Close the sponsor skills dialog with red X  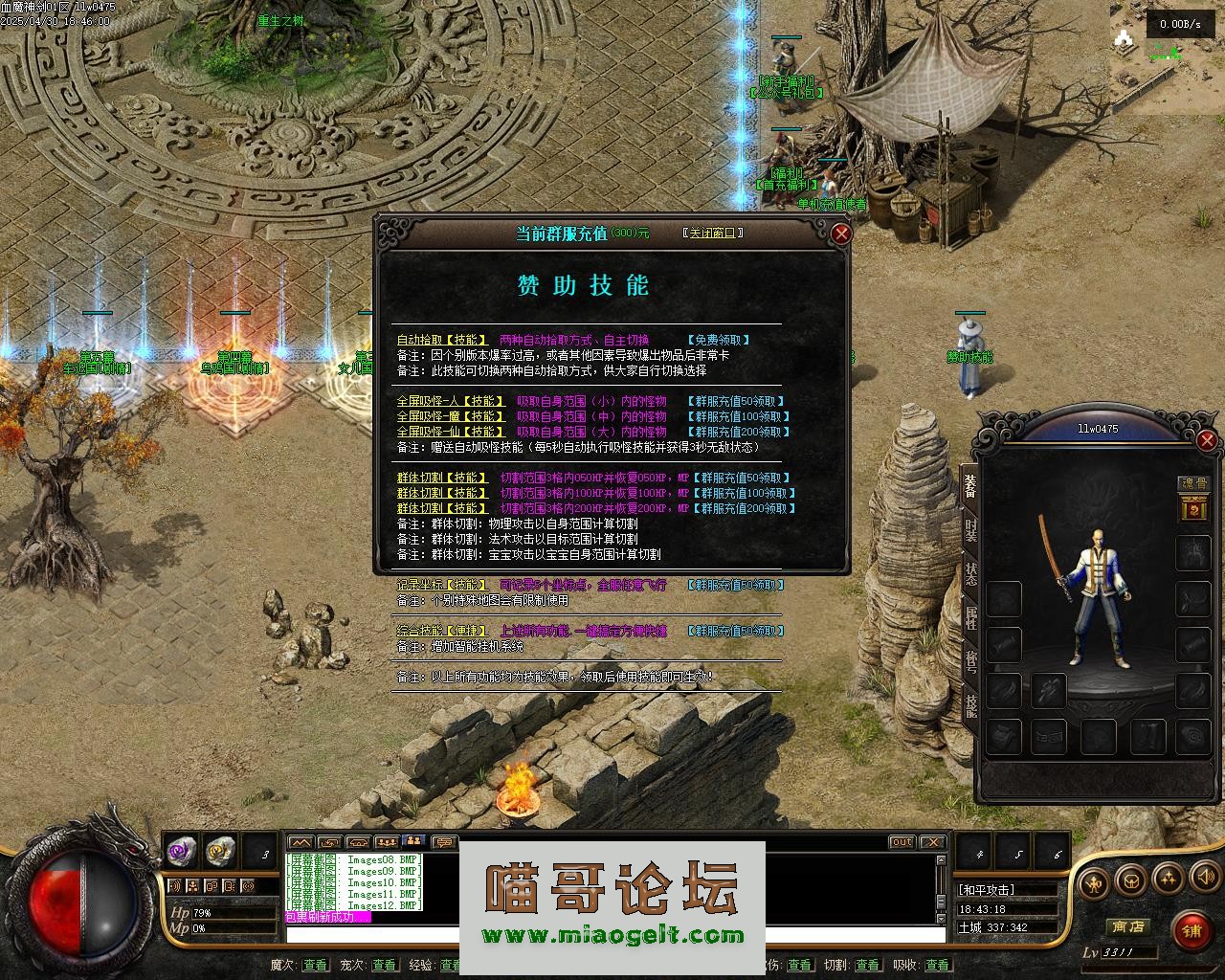(x=840, y=233)
